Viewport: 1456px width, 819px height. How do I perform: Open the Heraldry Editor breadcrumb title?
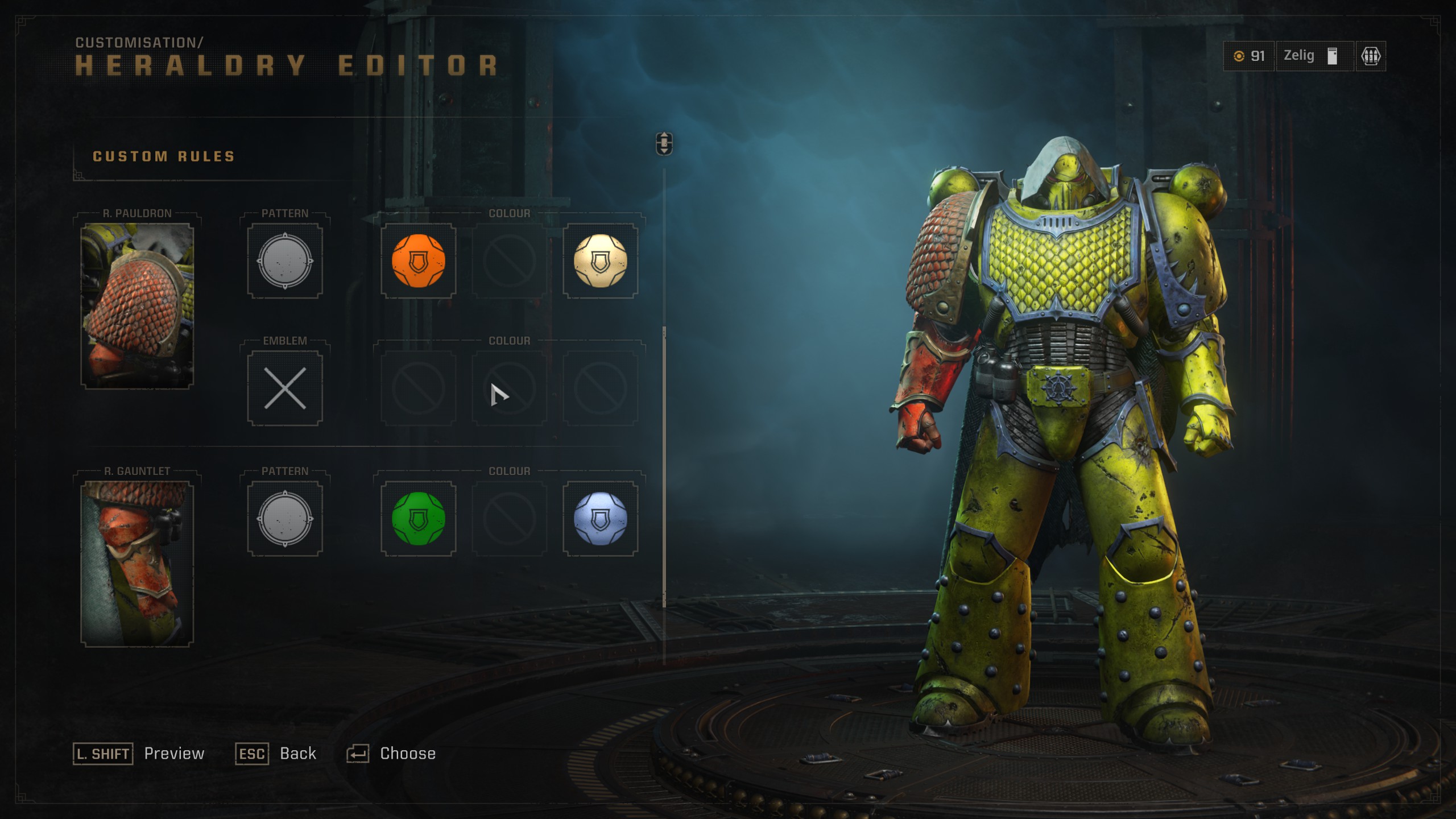coord(284,63)
